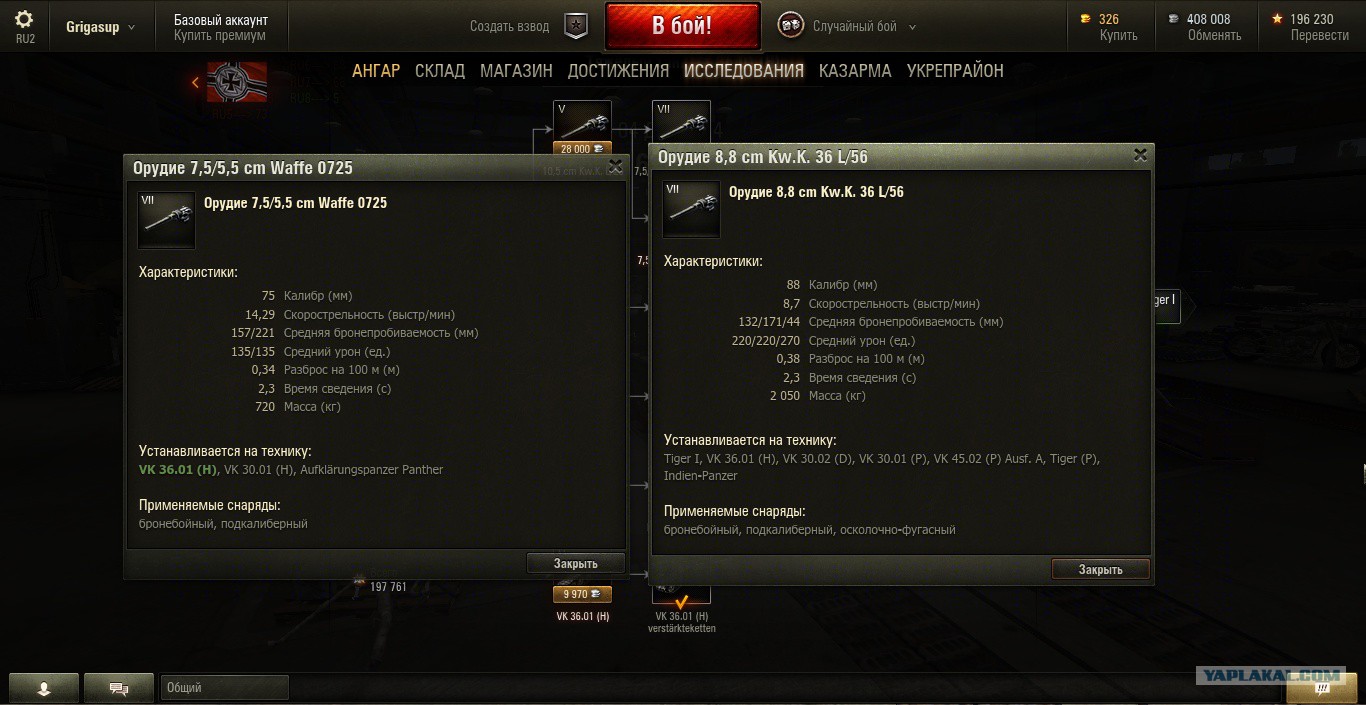
Task: Open the КАЗАРМА tab
Action: tap(855, 71)
